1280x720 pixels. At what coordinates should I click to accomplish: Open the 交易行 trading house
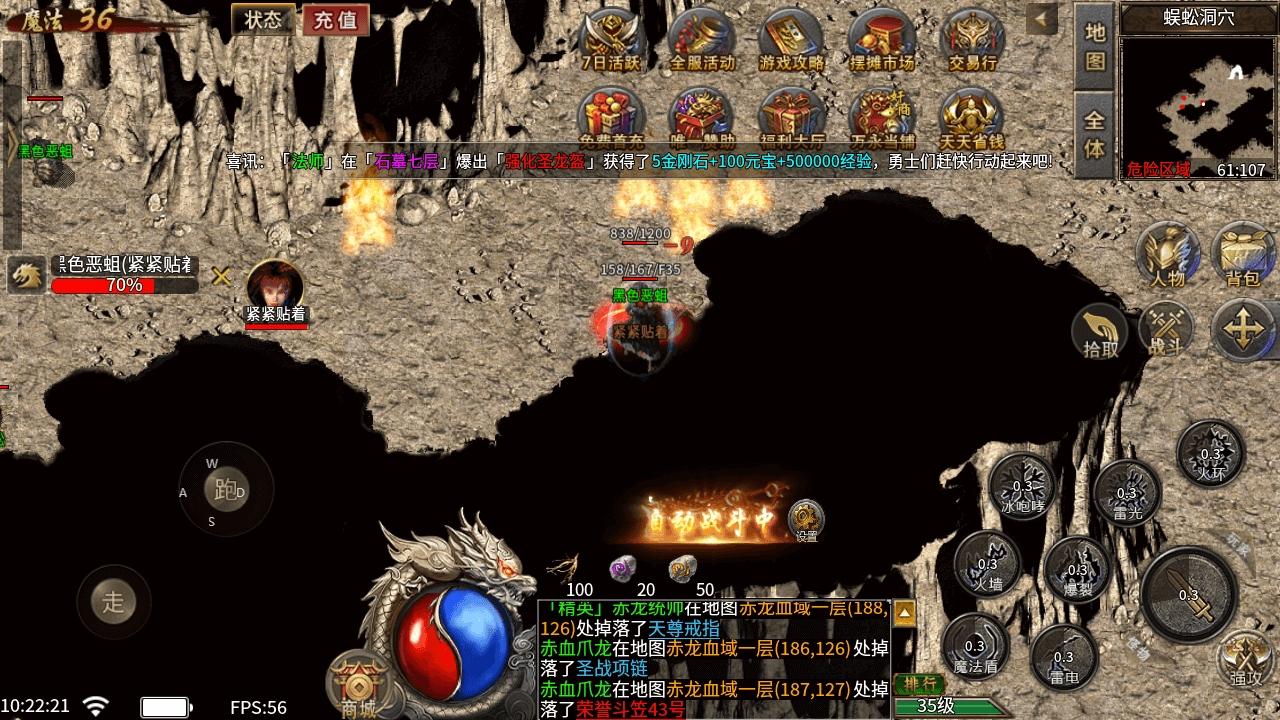(x=972, y=40)
